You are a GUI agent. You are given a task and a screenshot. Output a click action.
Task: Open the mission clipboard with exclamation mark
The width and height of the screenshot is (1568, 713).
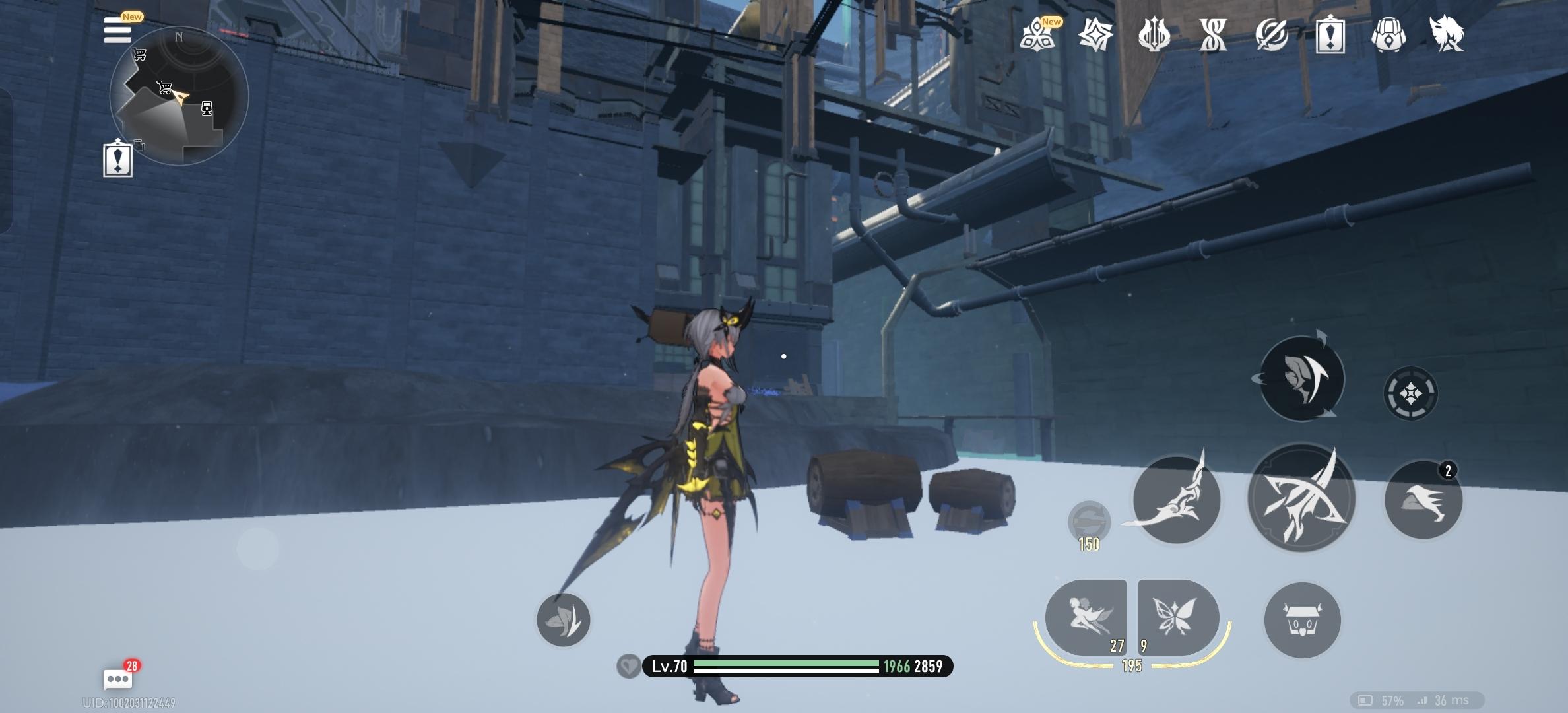coord(1330,34)
